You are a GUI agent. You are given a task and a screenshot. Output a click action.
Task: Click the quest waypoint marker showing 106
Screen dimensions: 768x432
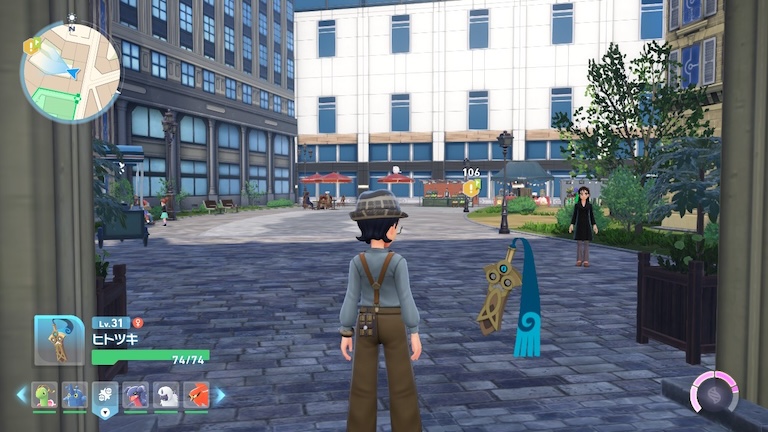click(470, 188)
